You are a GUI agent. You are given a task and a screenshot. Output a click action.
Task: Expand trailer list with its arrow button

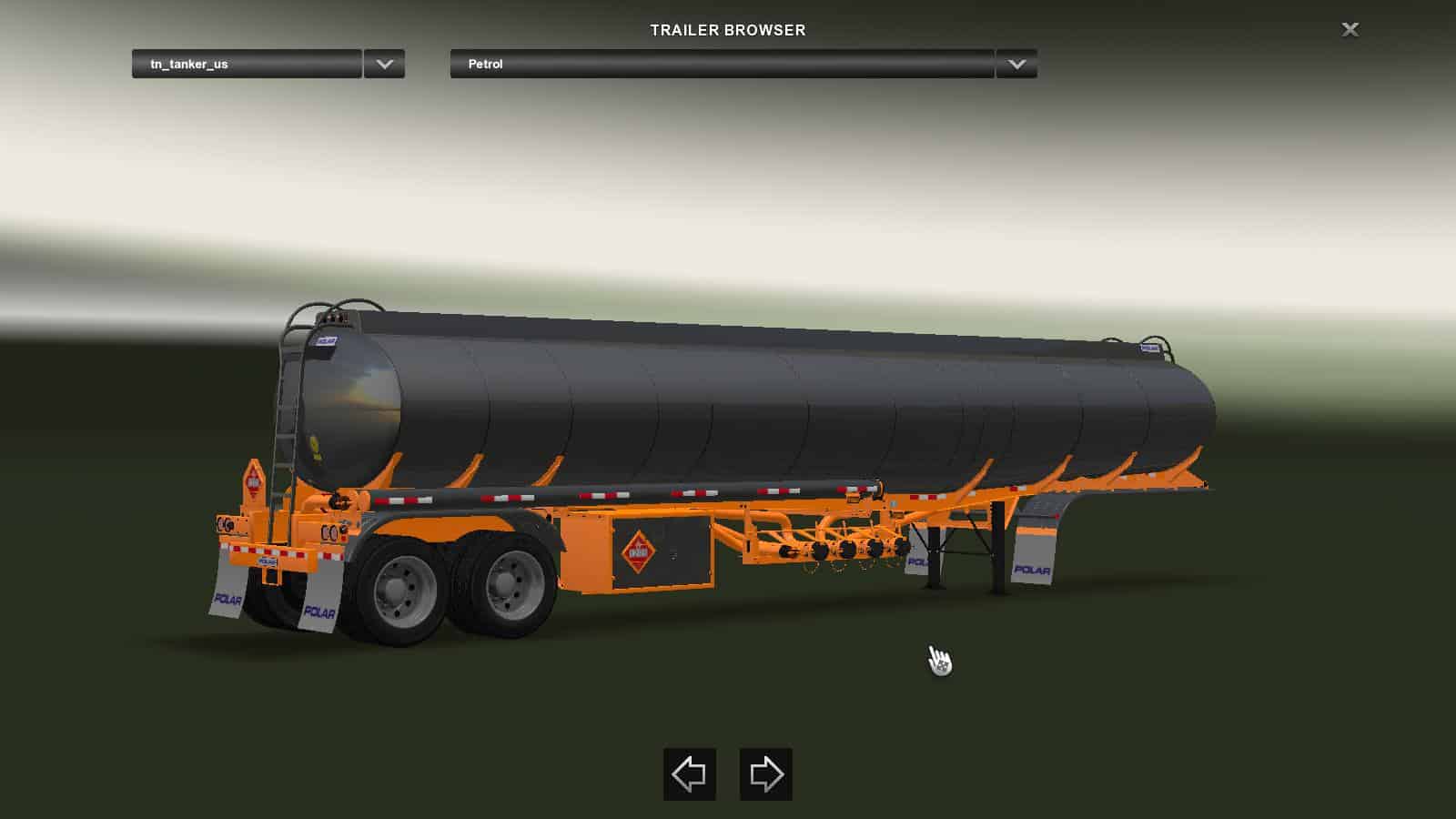[x=384, y=65]
